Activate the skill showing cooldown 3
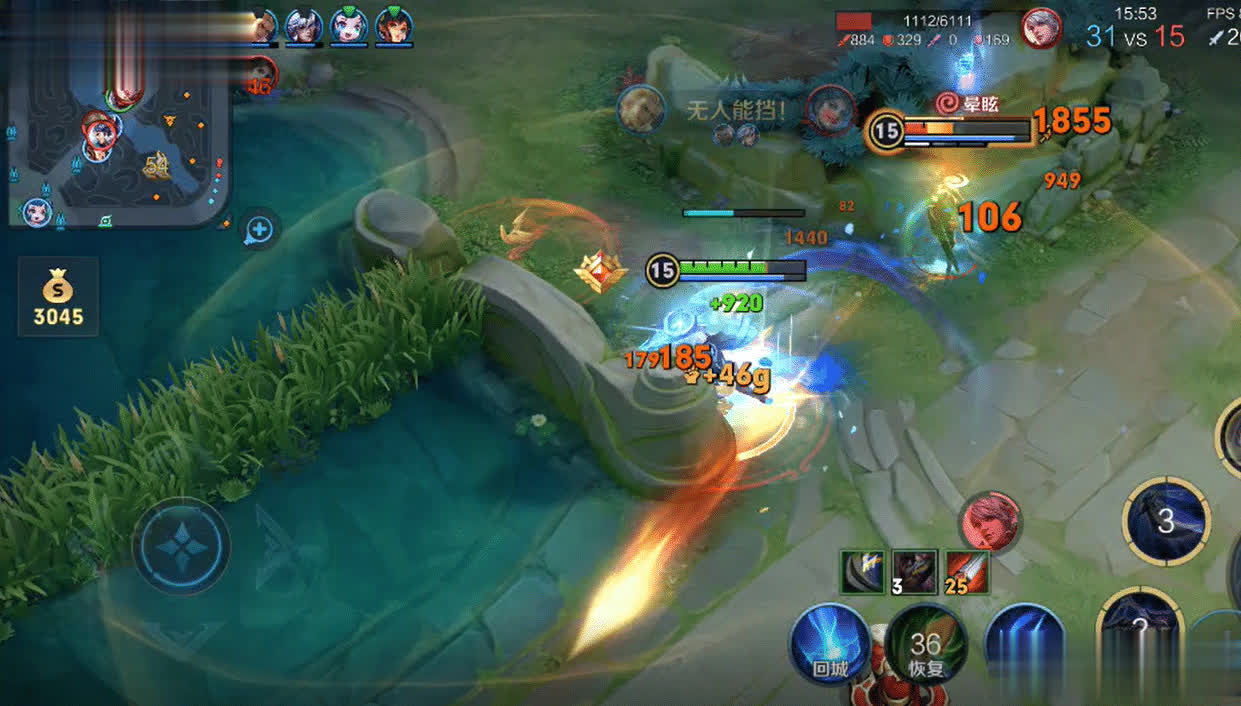The image size is (1241, 706). pos(1166,521)
